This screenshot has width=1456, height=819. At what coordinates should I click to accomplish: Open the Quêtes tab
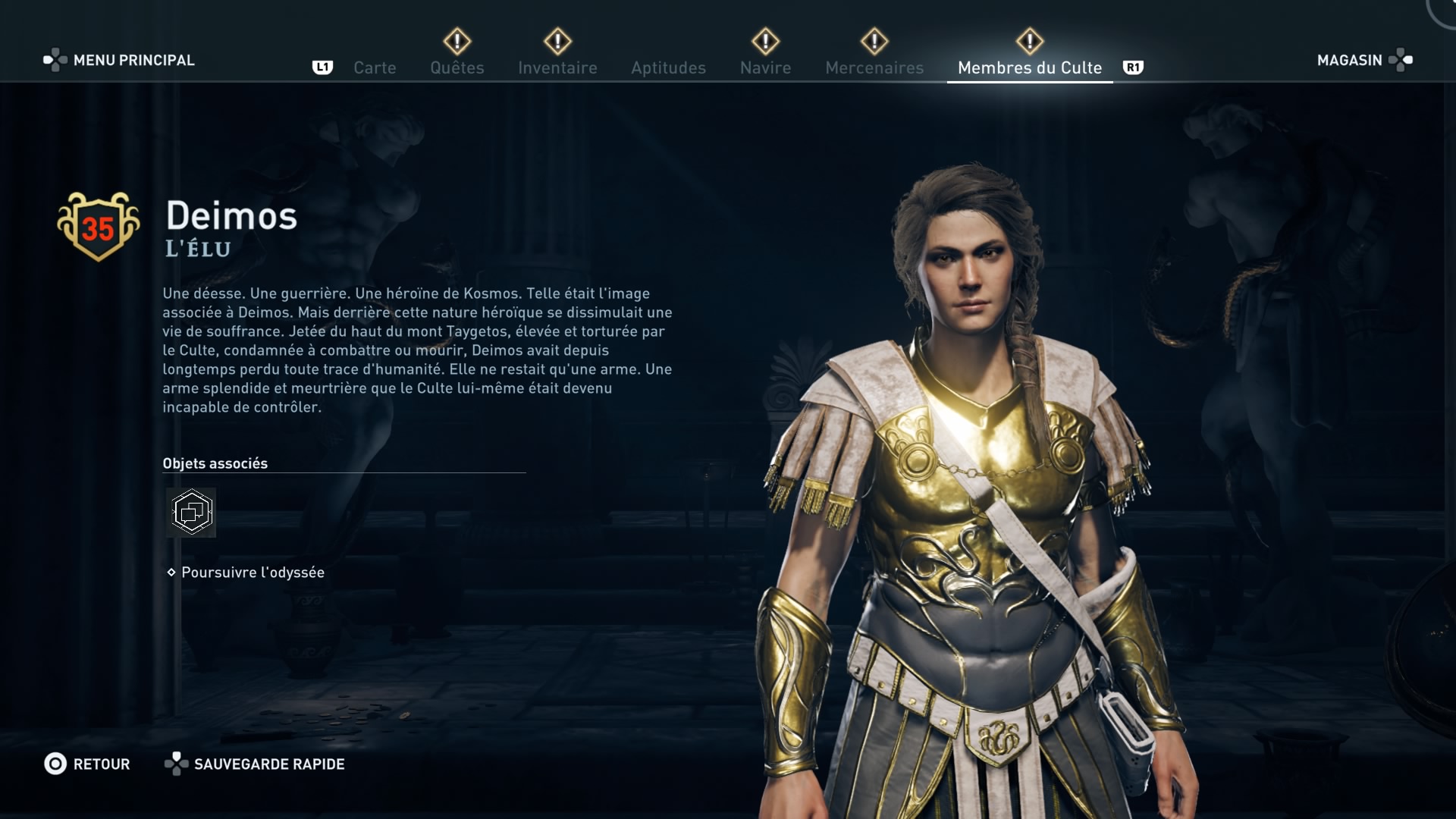tap(457, 67)
